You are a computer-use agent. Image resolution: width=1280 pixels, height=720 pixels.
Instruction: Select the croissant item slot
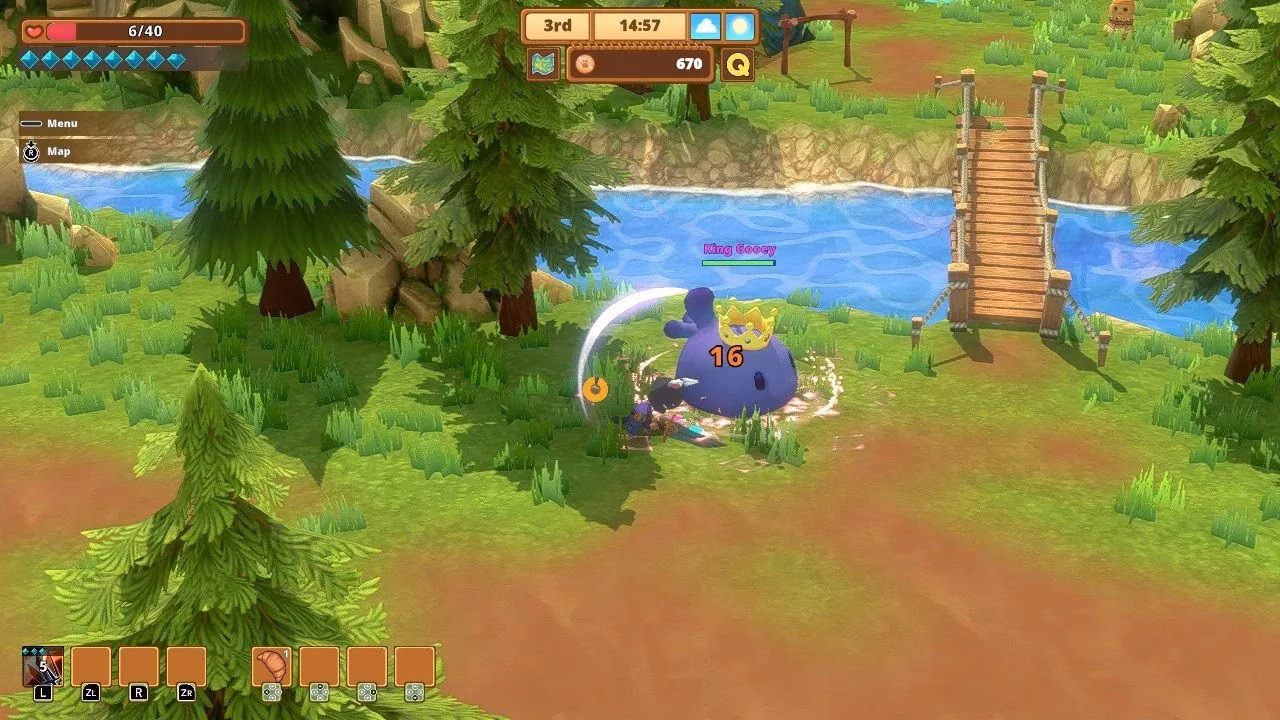[x=271, y=666]
